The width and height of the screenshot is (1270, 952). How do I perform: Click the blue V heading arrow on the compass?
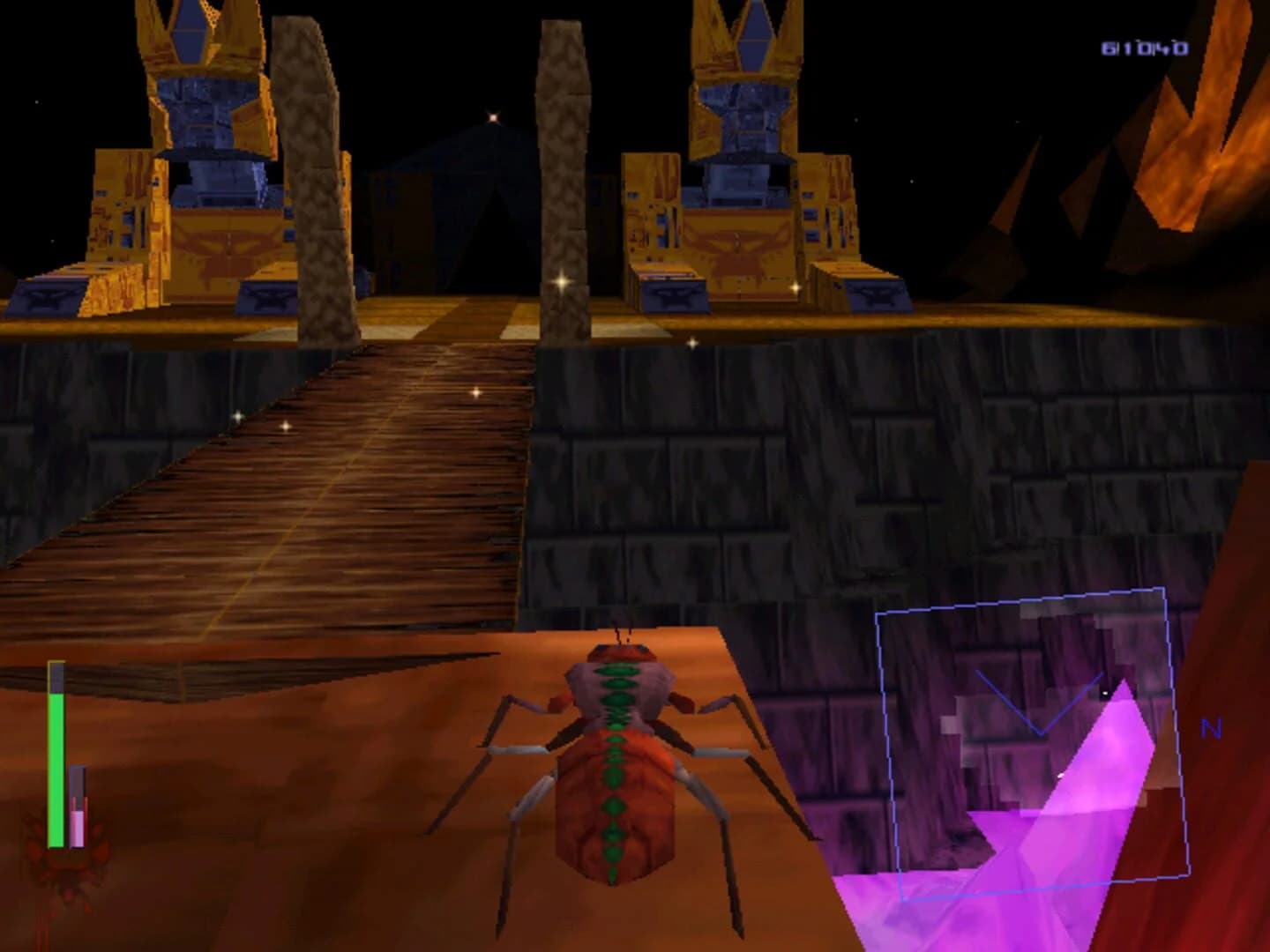(1041, 705)
